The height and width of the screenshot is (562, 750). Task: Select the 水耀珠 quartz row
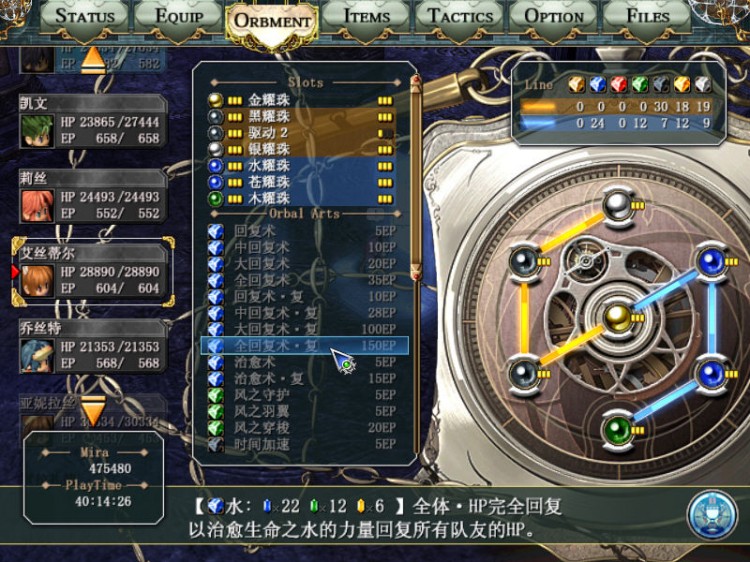(300, 166)
